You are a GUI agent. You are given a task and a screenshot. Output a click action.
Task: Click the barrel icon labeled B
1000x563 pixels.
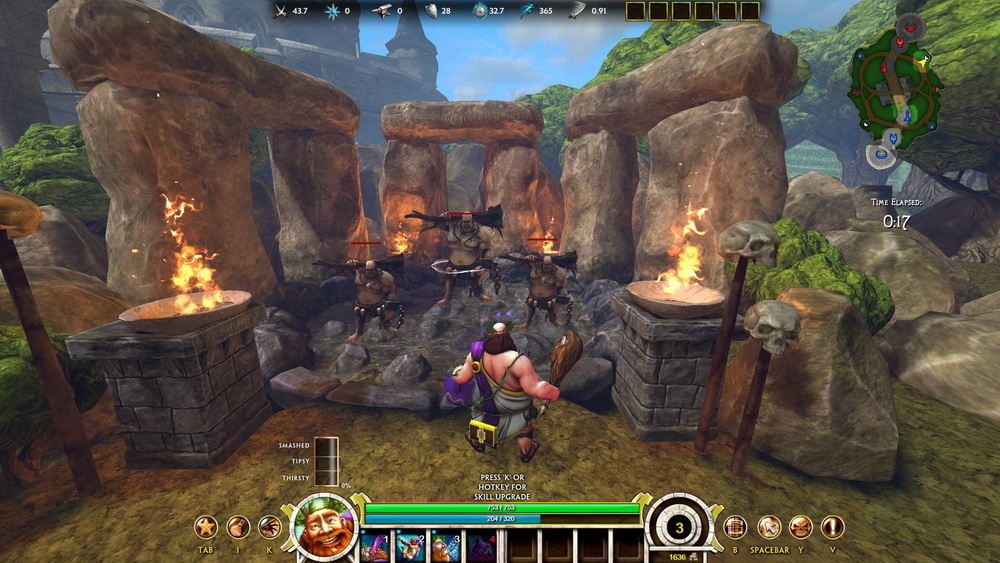coord(735,527)
